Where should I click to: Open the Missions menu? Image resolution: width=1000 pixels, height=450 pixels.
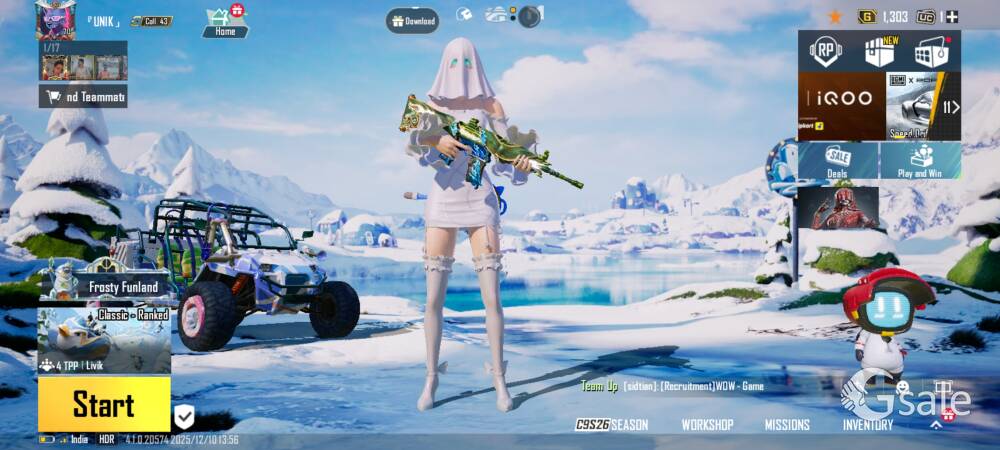pyautogui.click(x=787, y=425)
